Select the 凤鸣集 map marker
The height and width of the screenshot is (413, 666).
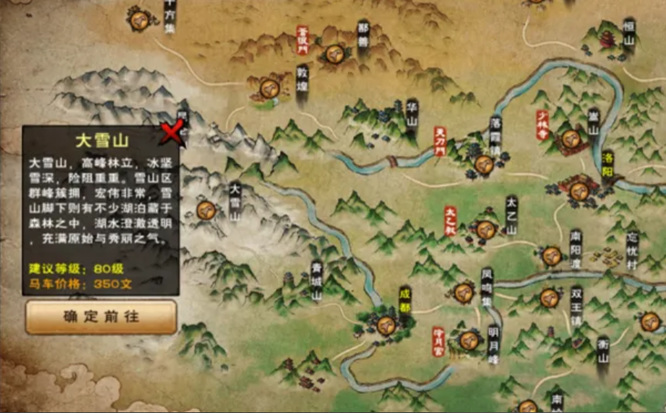[x=464, y=292]
